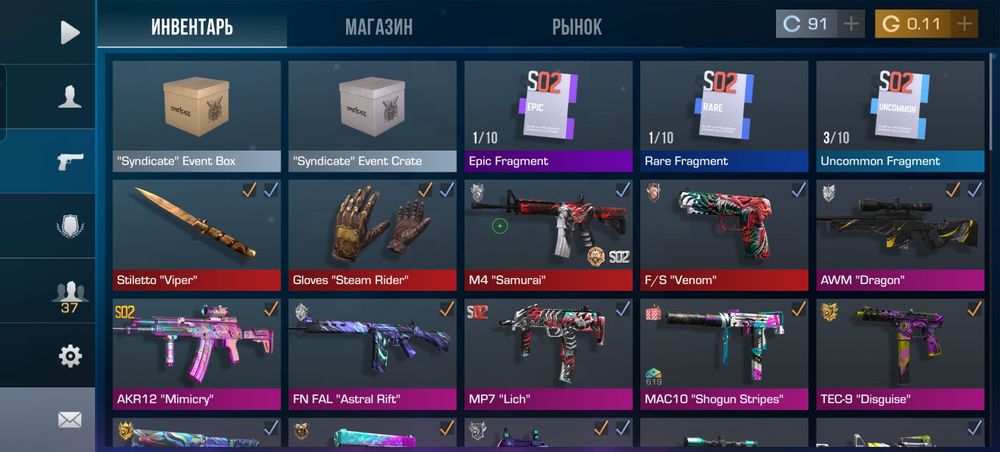Show the friends list icon
The height and width of the screenshot is (452, 1000).
pyautogui.click(x=69, y=292)
